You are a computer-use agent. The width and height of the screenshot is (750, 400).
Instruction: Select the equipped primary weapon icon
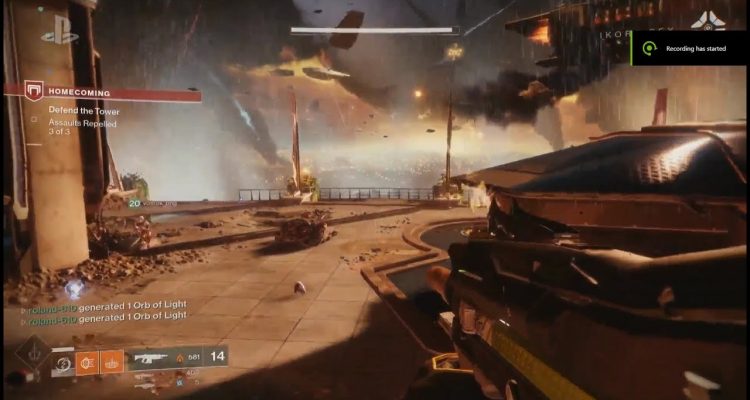tap(151, 357)
